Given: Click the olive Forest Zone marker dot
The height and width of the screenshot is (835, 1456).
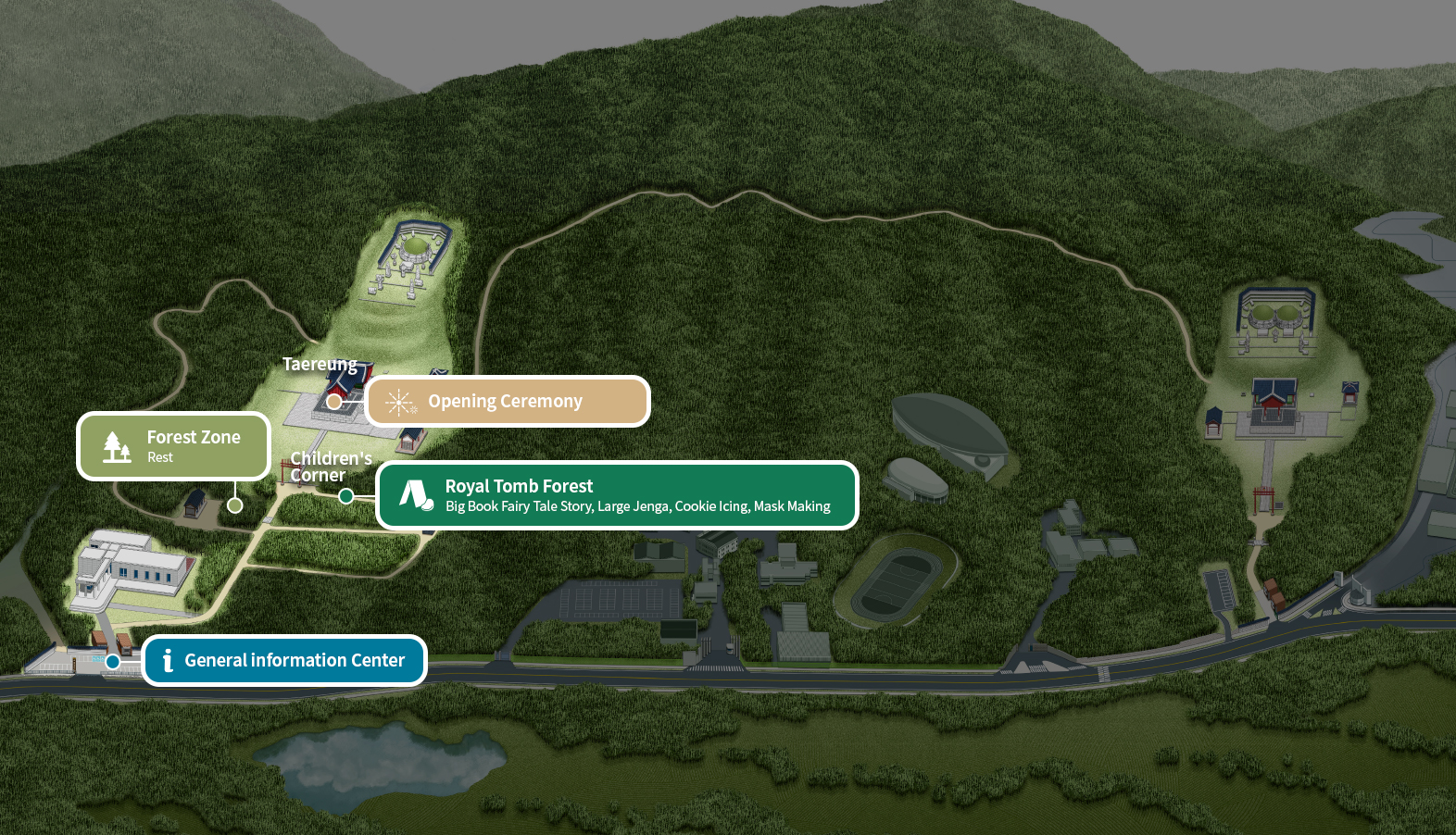Looking at the screenshot, I should click(x=235, y=505).
